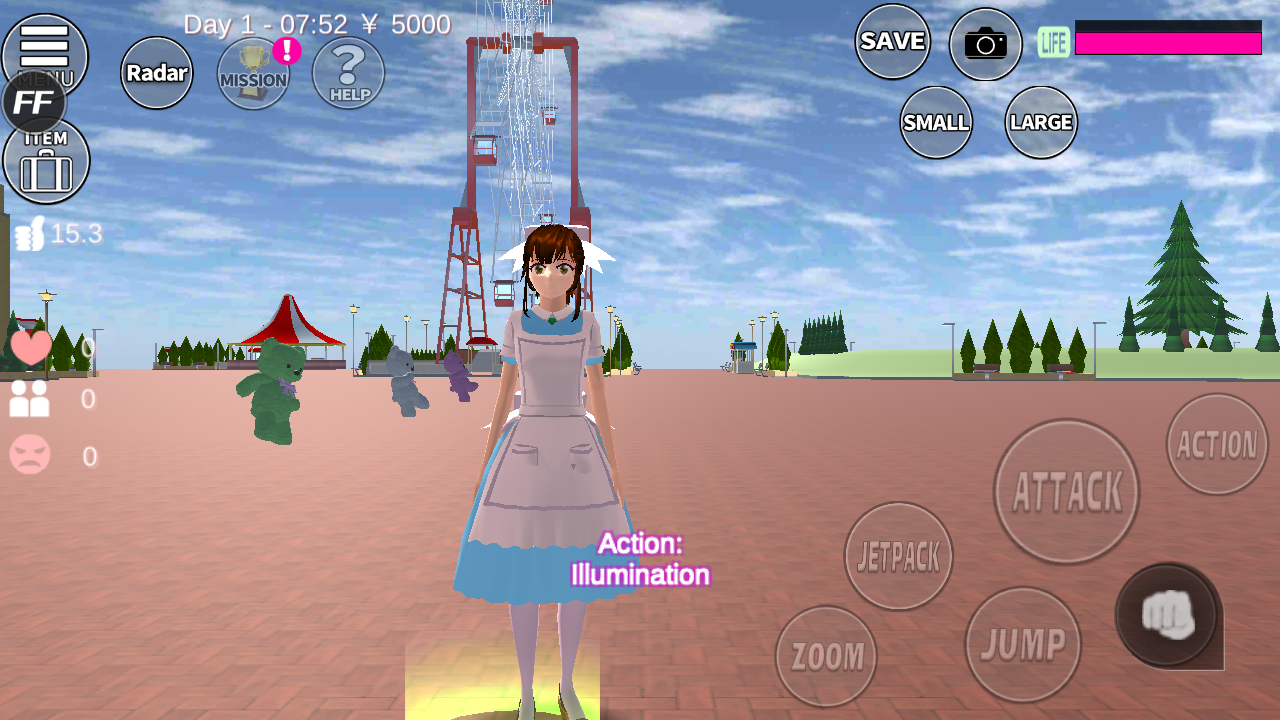Take a screenshot with the camera button
Viewport: 1280px width, 720px height.
coord(986,44)
